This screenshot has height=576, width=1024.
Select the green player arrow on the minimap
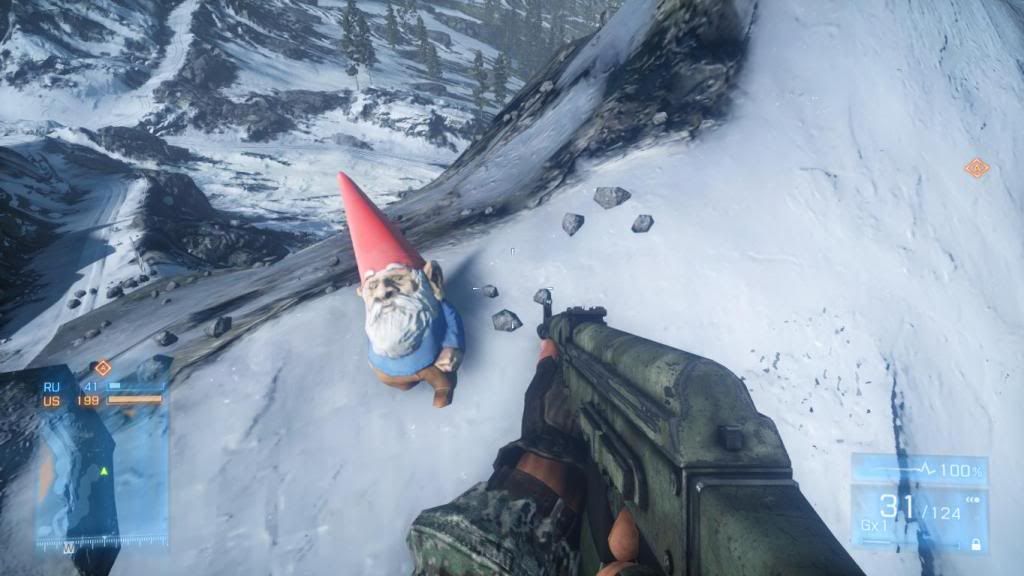click(x=103, y=470)
